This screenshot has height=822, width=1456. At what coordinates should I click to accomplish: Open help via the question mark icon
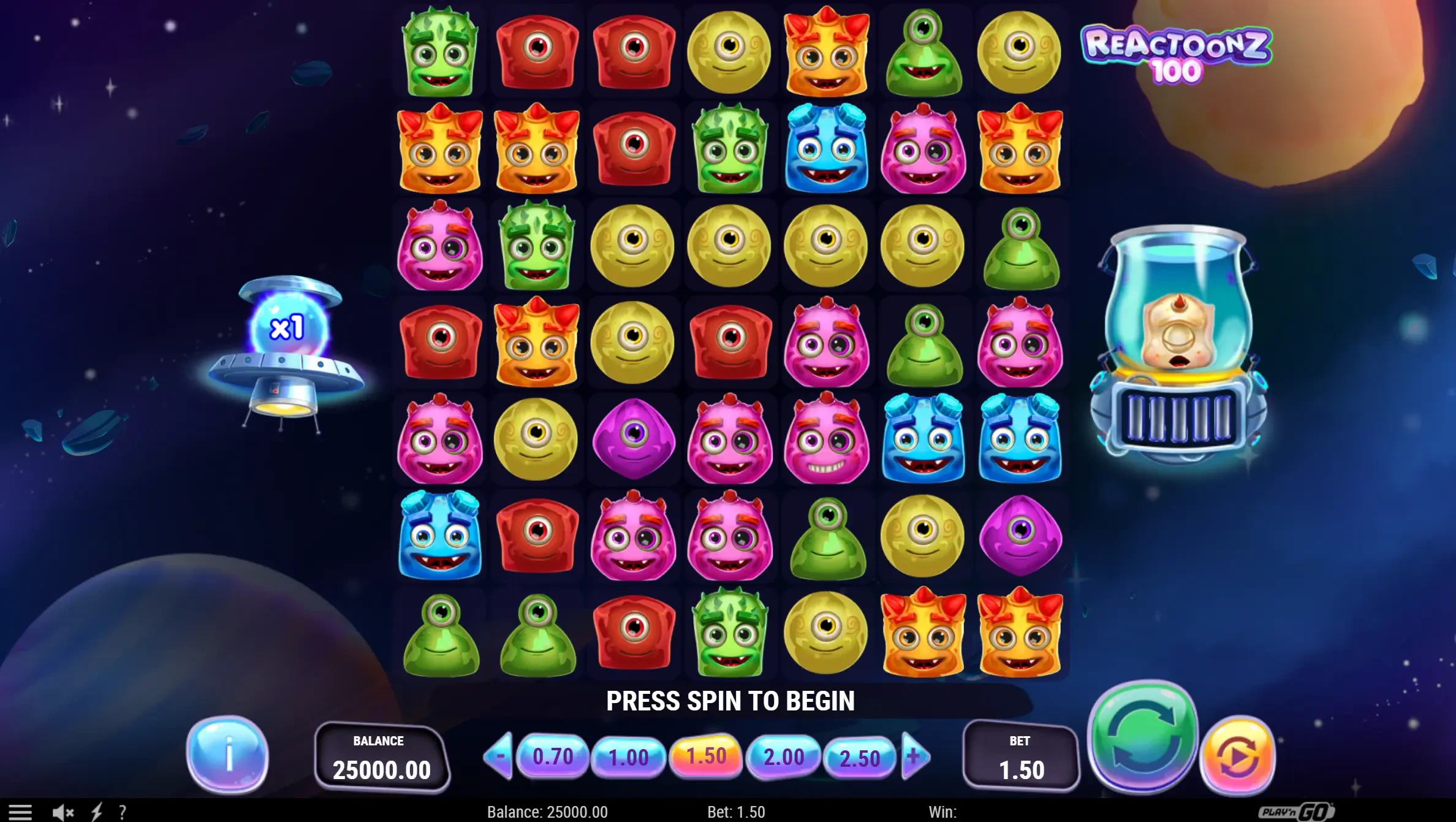(124, 812)
